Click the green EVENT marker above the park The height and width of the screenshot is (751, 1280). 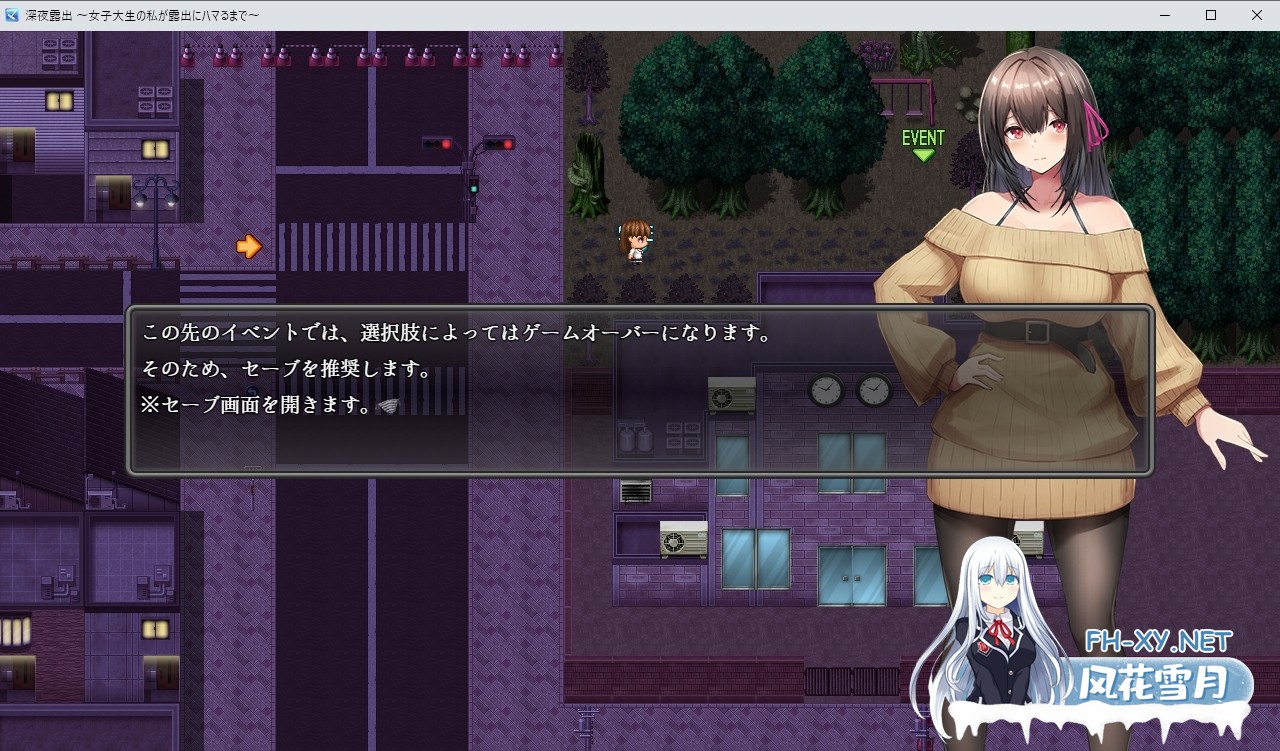pyautogui.click(x=921, y=136)
